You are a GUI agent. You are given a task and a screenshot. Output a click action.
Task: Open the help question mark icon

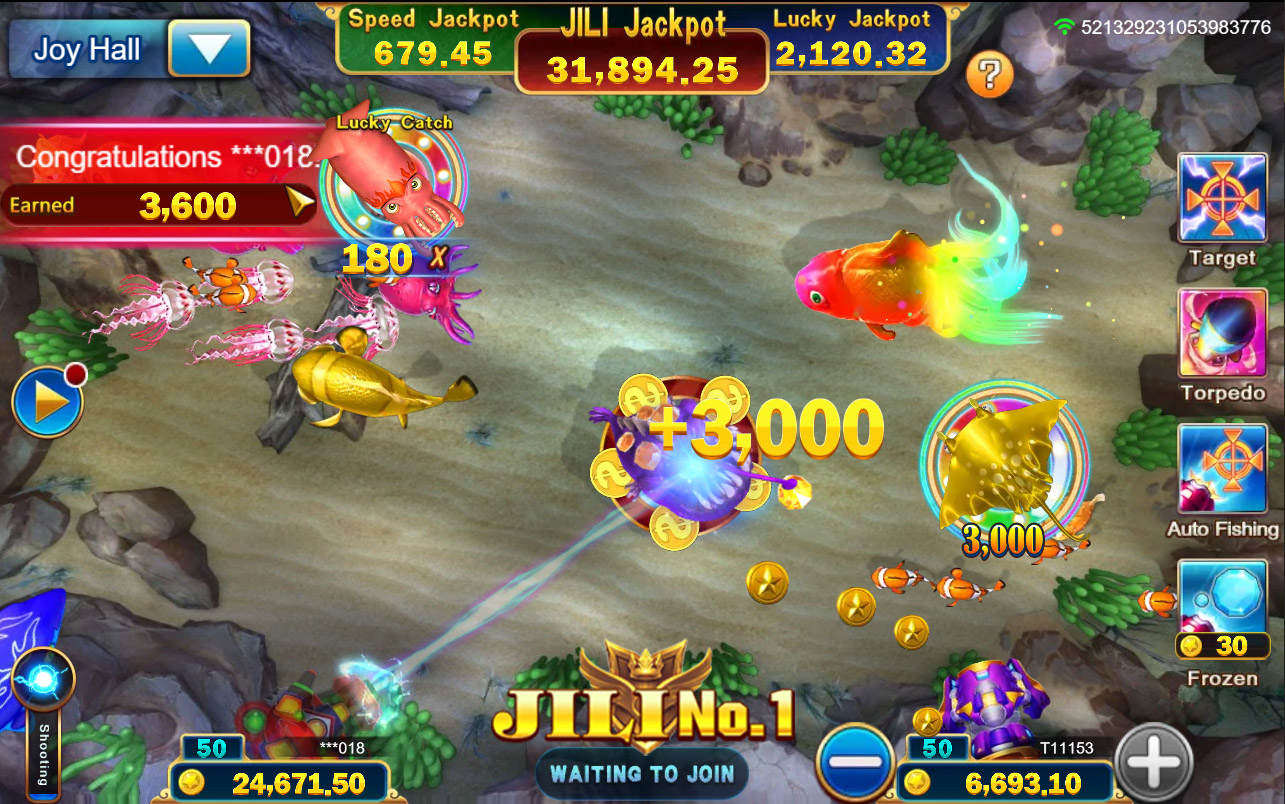990,74
